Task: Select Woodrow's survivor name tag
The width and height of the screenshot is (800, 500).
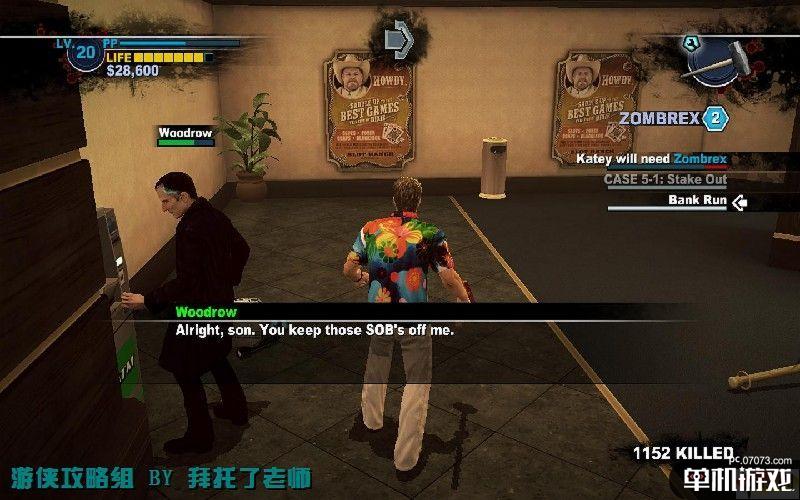Action: 185,132
